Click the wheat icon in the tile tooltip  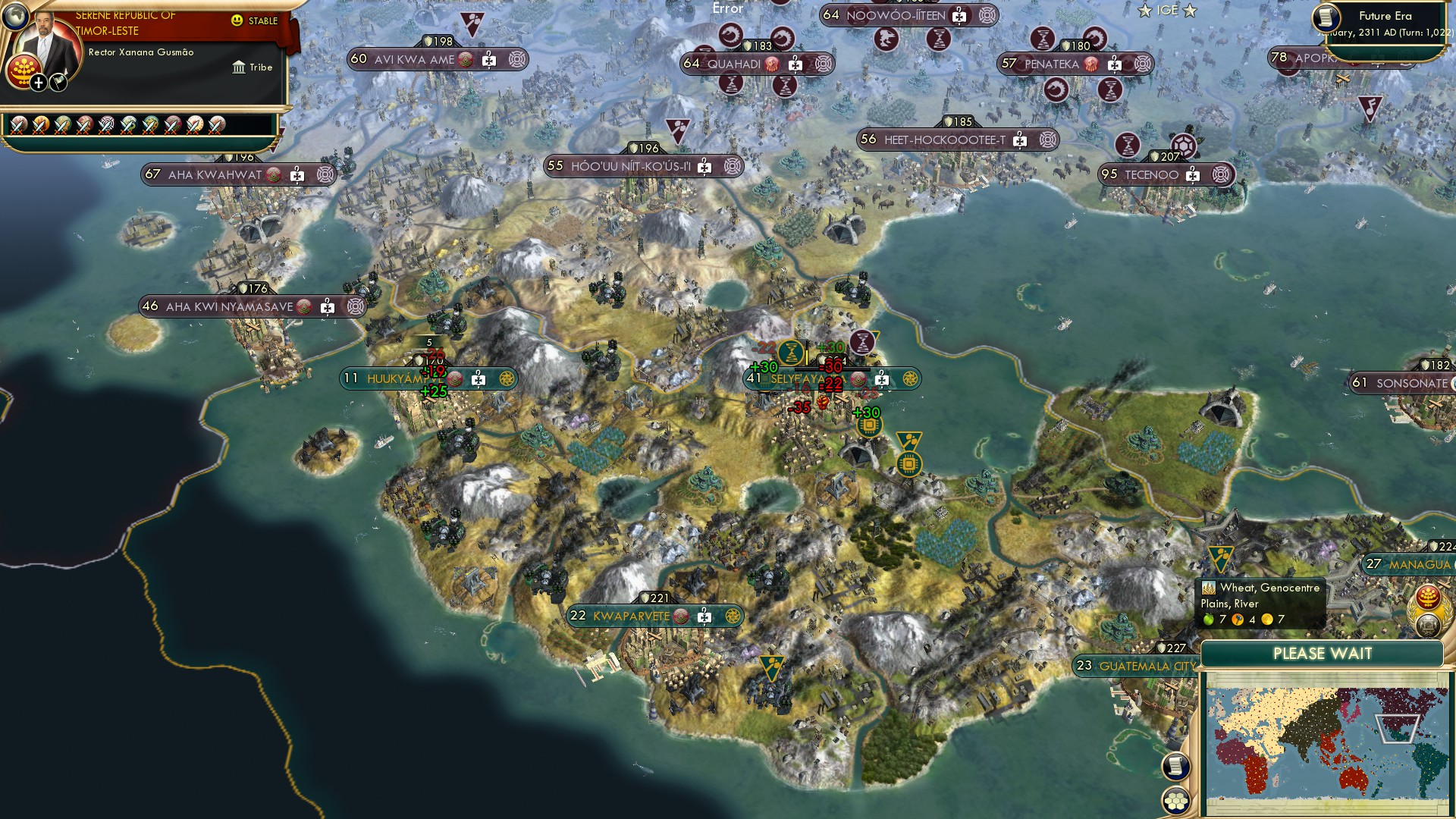(1209, 588)
